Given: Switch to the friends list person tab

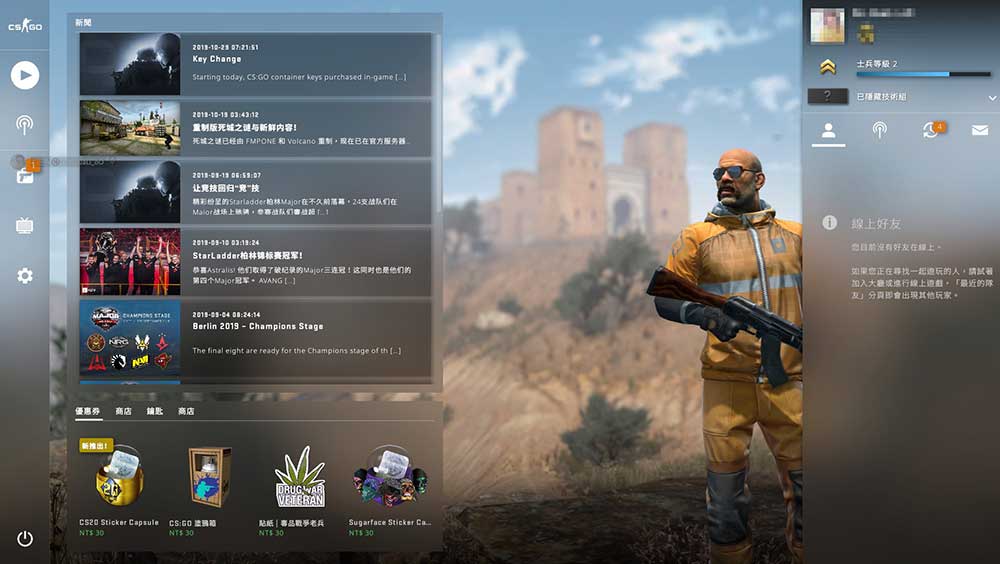Looking at the screenshot, I should [x=828, y=131].
